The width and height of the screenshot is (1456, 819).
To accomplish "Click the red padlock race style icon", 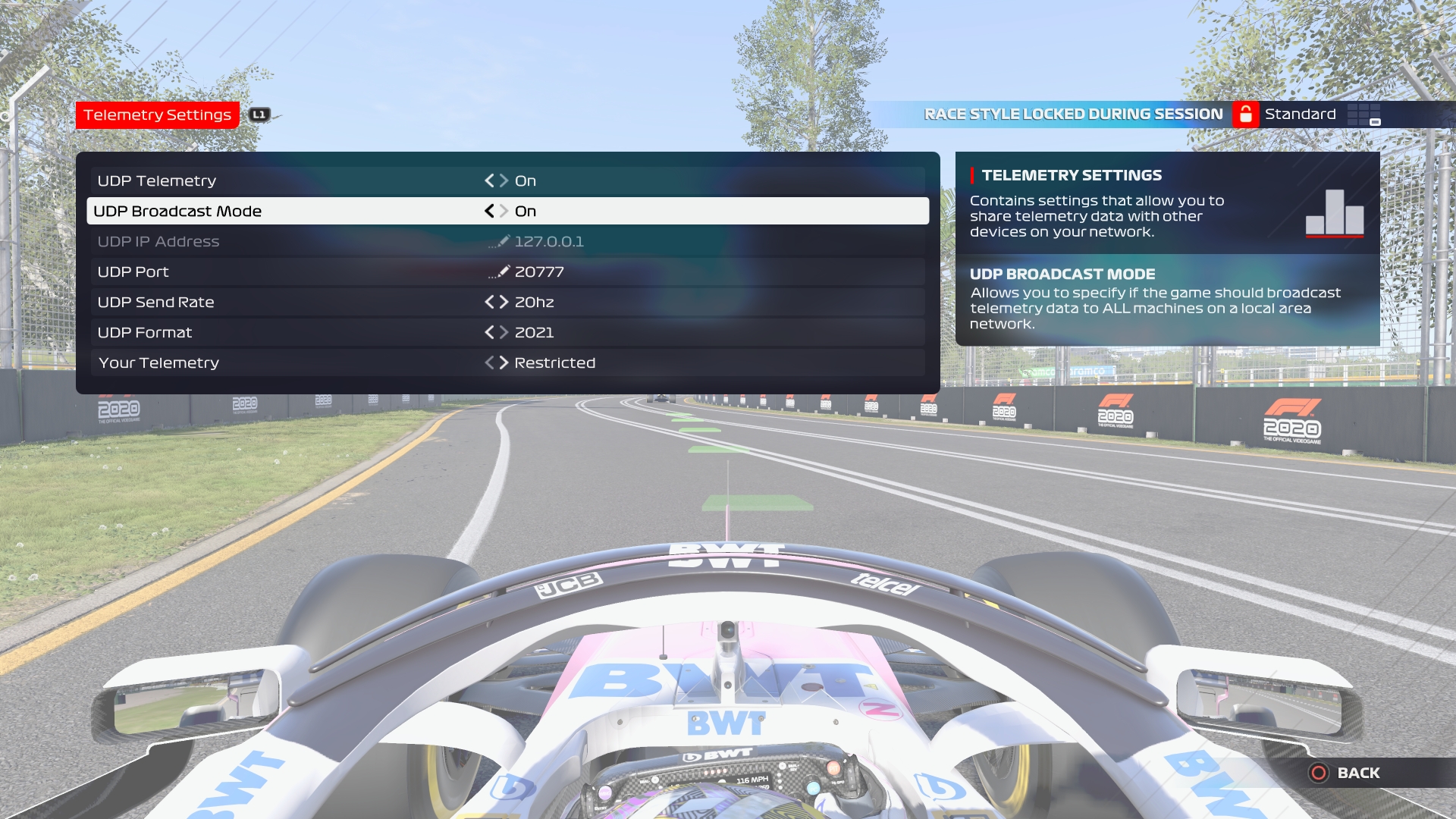I will tap(1246, 114).
